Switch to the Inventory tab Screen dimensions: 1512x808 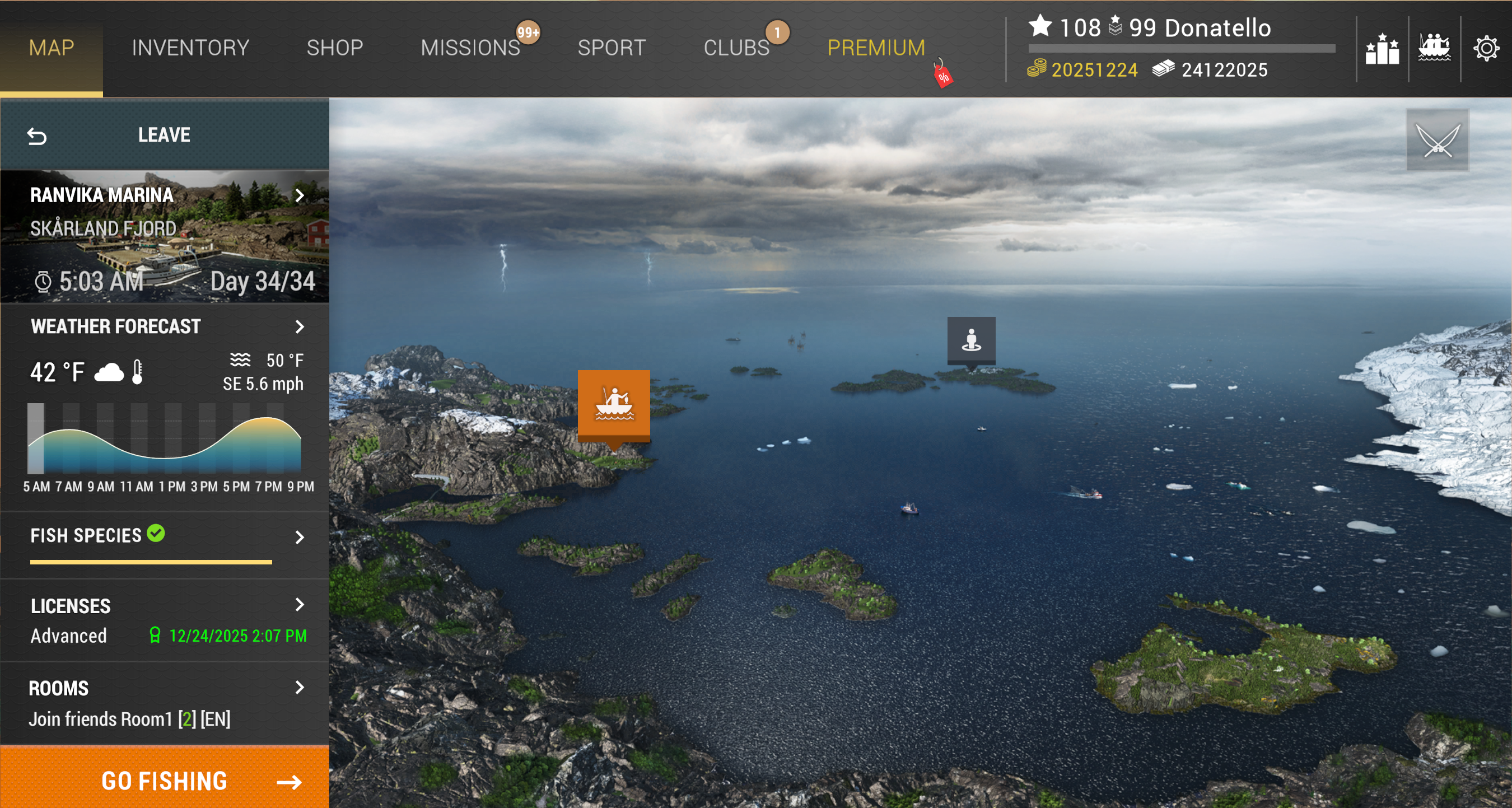[x=190, y=48]
